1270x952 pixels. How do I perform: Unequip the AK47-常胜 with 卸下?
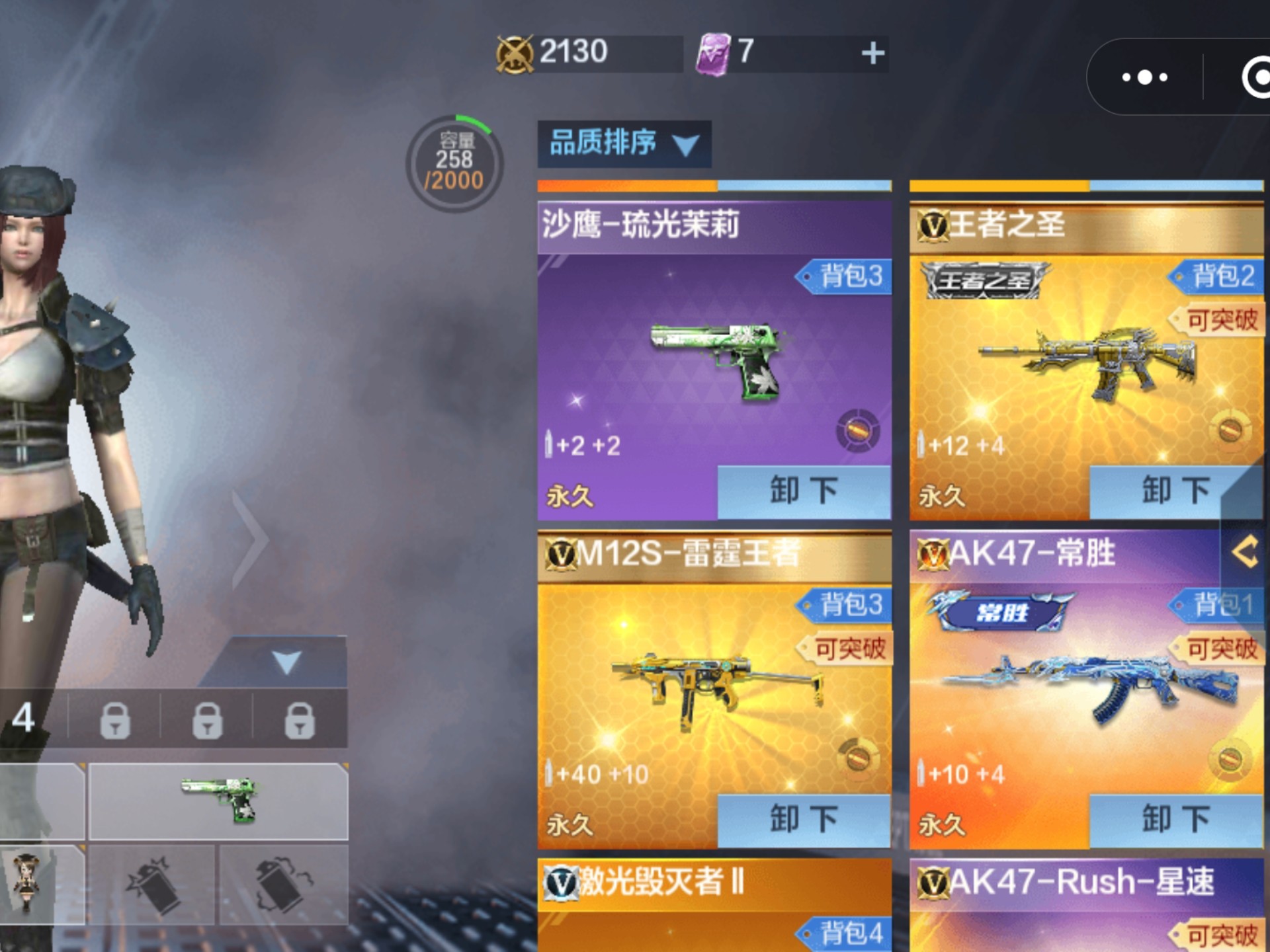1175,820
